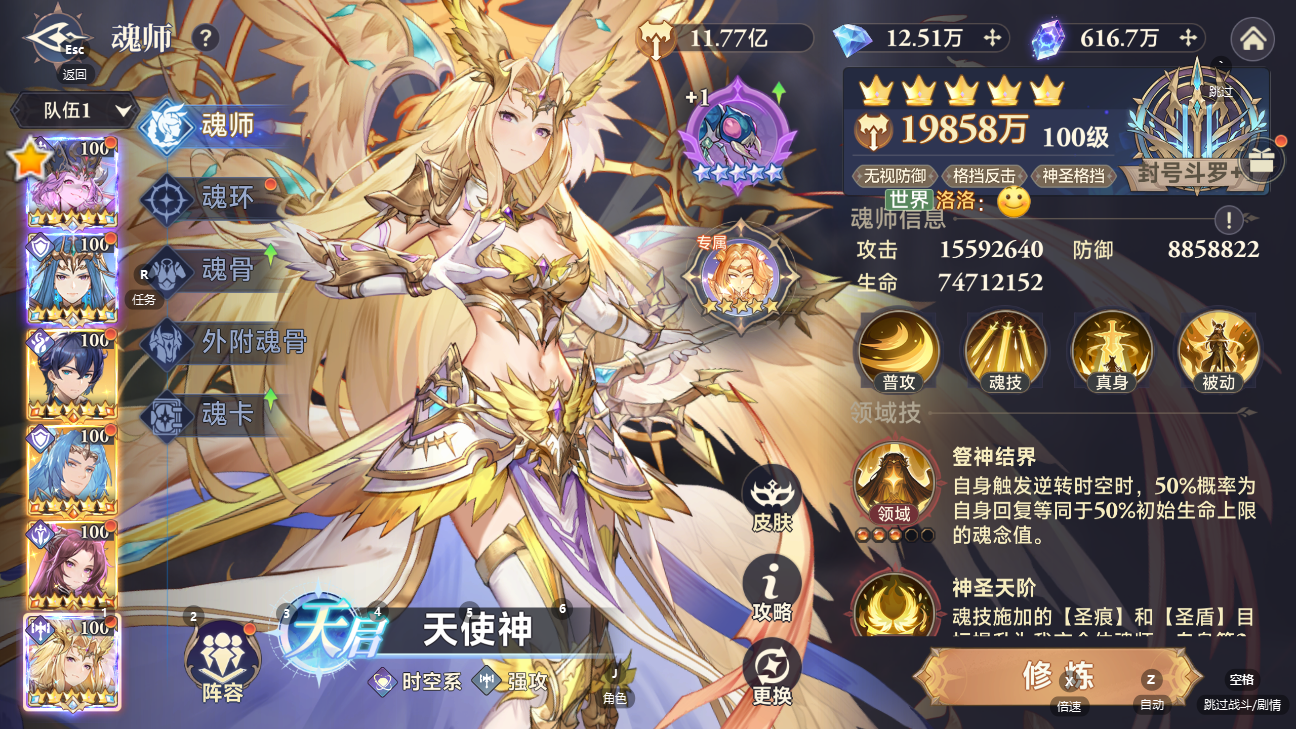The image size is (1296, 729).
Task: Check the 被动 passive skill icon
Action: (1218, 351)
